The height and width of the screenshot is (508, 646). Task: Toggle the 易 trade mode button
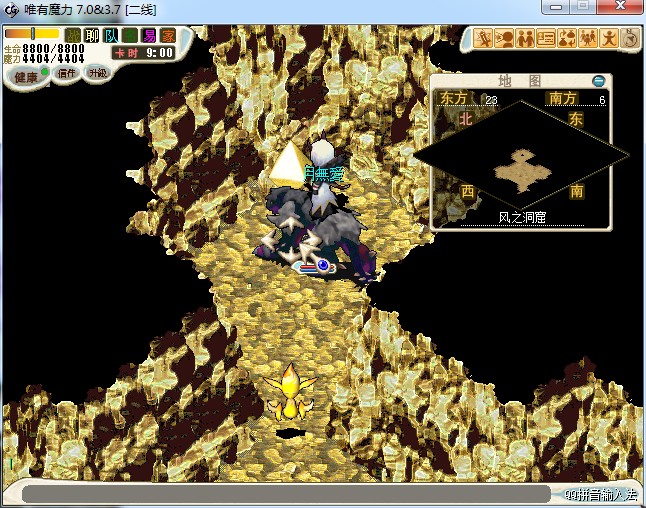(149, 35)
